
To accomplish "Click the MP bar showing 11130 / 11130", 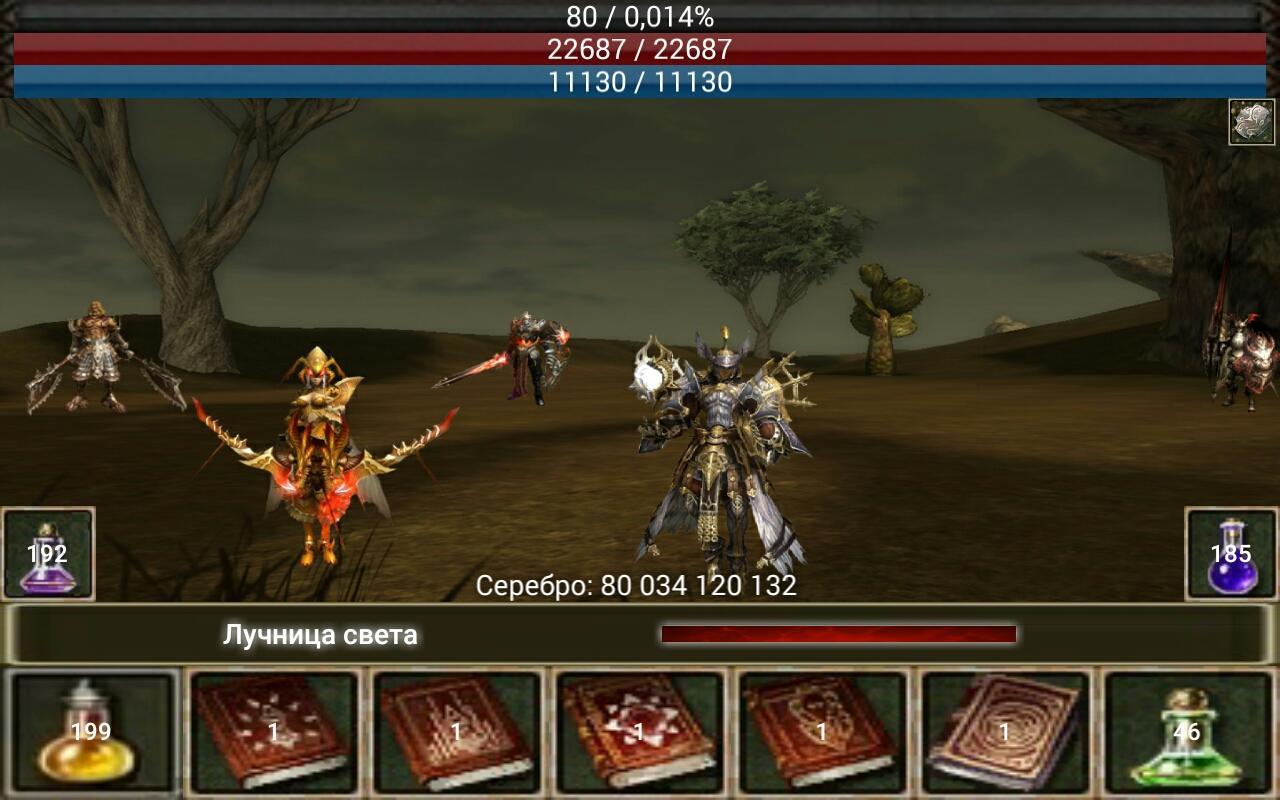I will pyautogui.click(x=640, y=84).
